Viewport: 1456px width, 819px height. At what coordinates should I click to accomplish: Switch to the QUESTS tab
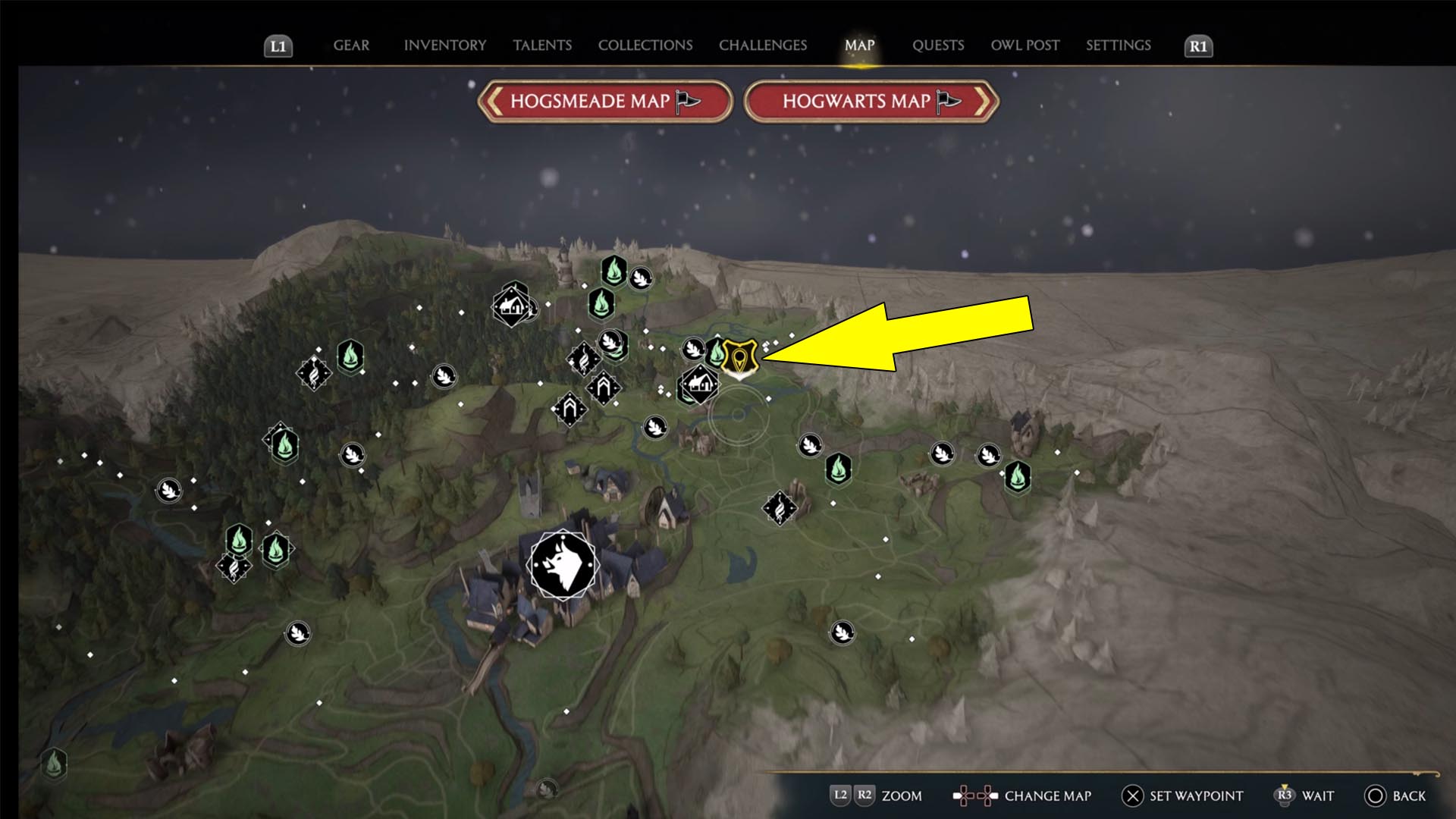[938, 45]
